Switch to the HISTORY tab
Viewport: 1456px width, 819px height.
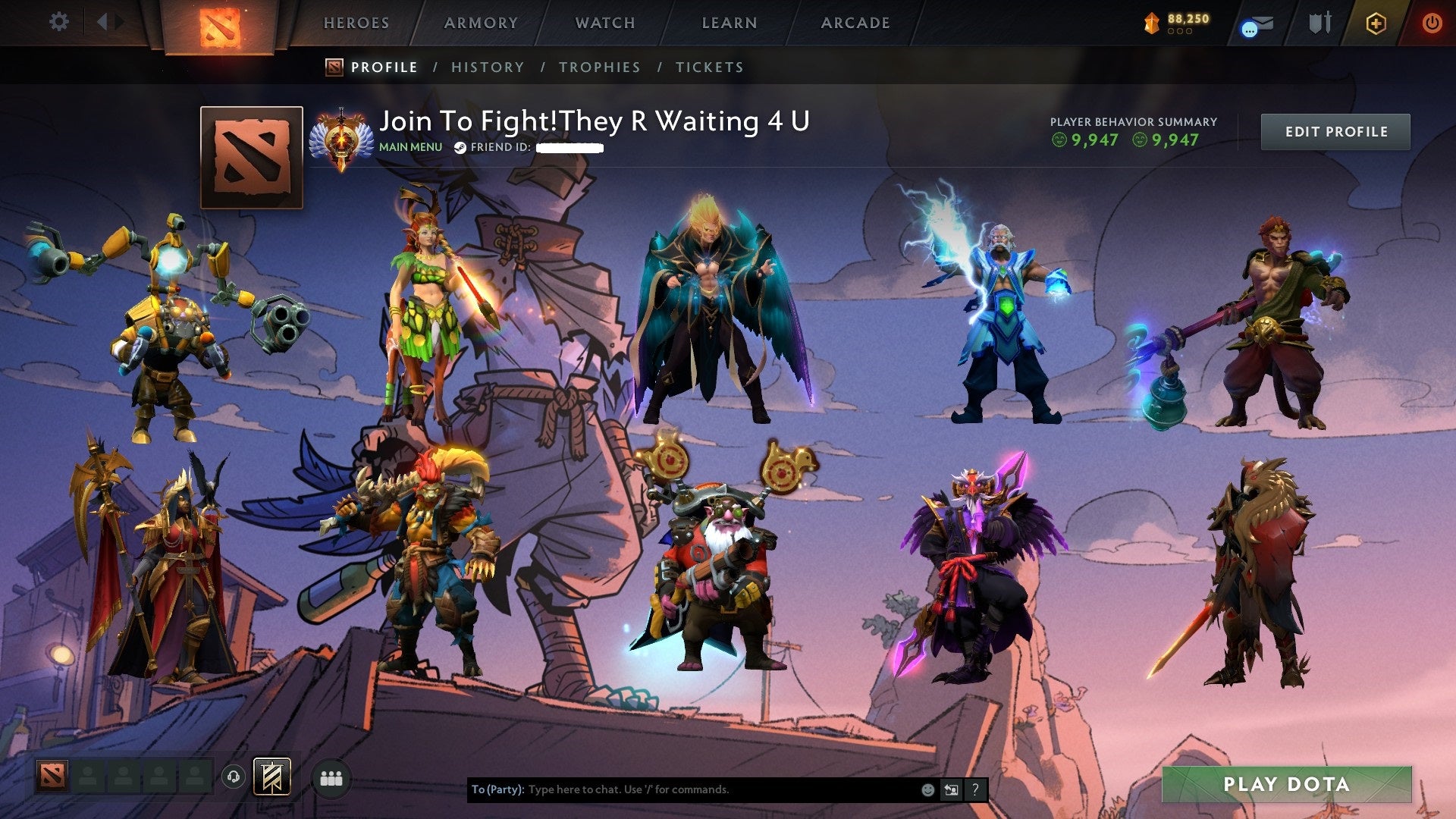(x=487, y=67)
